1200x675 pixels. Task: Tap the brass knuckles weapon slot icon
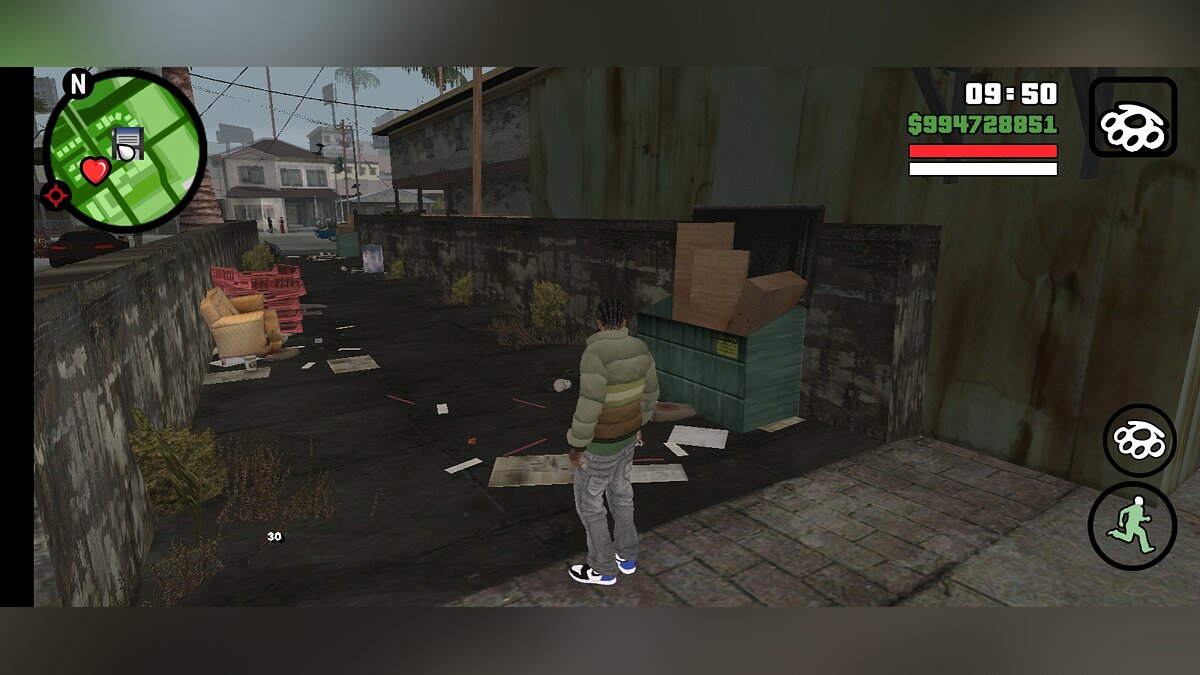(1132, 117)
